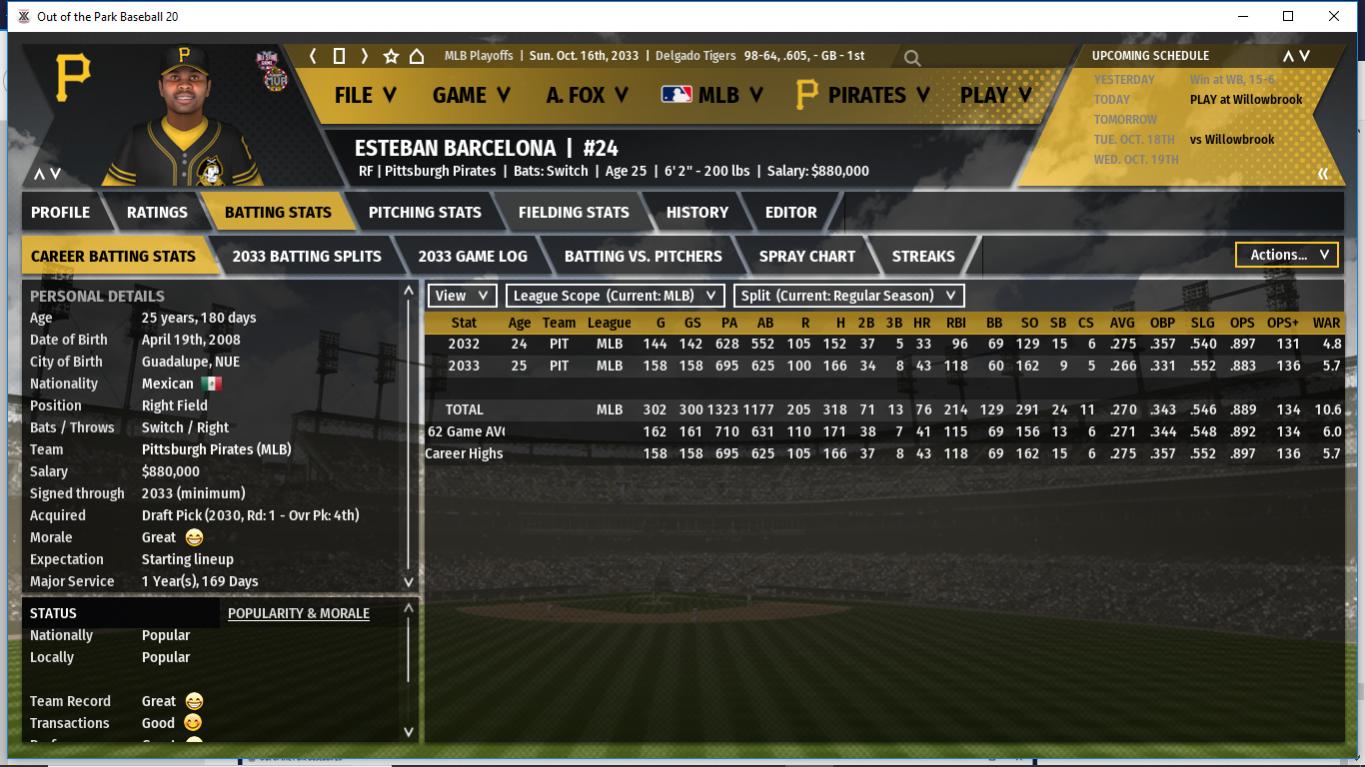The image size is (1365, 767).
Task: Open the History tab
Action: click(x=697, y=212)
